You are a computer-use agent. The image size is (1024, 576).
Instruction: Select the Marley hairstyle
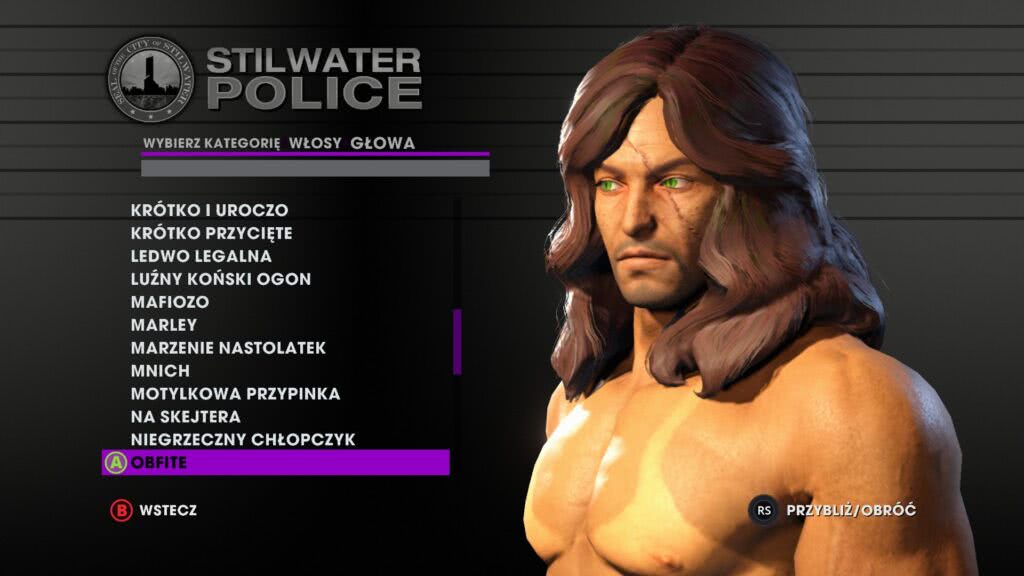pos(164,325)
